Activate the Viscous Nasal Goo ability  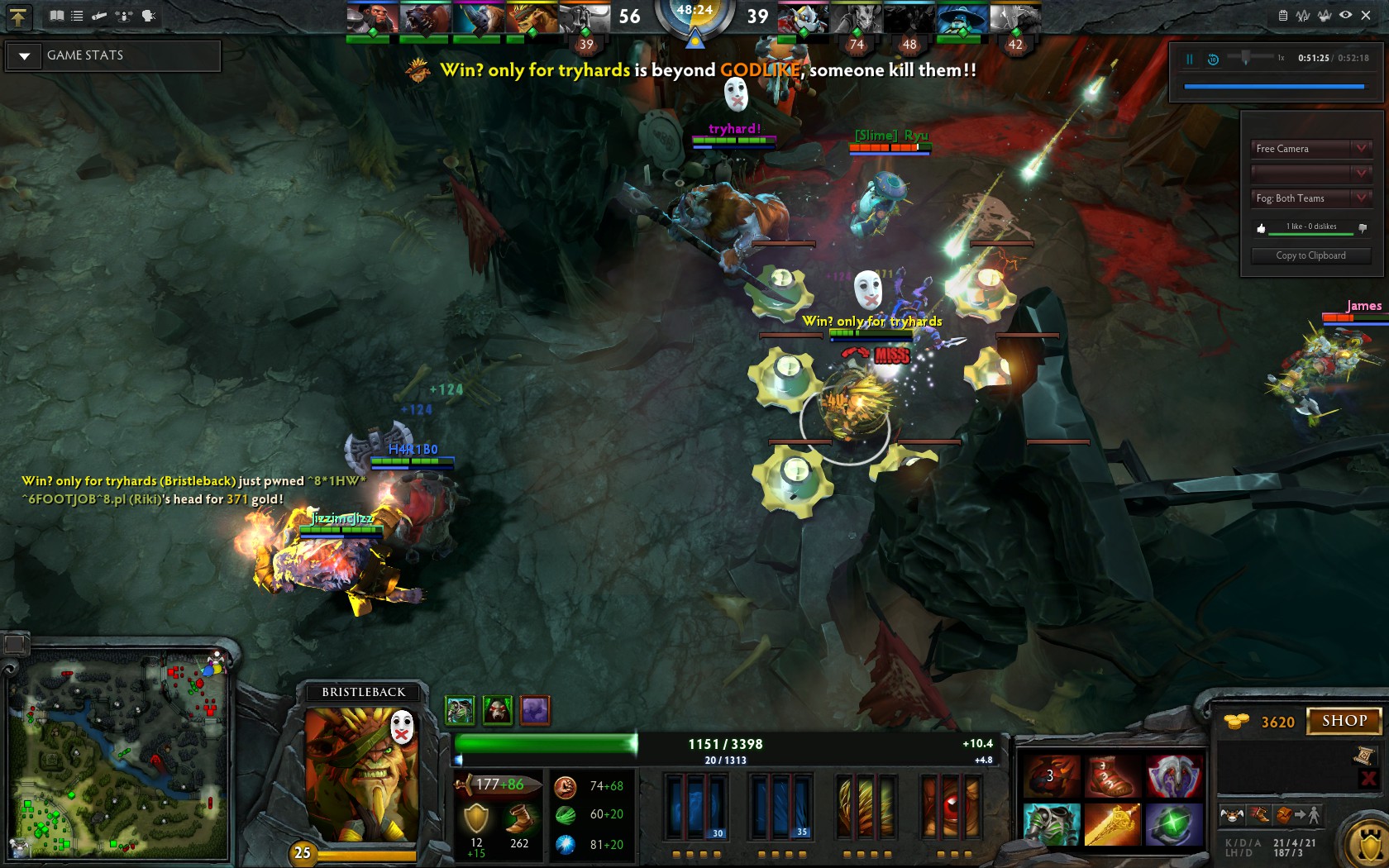tap(695, 806)
